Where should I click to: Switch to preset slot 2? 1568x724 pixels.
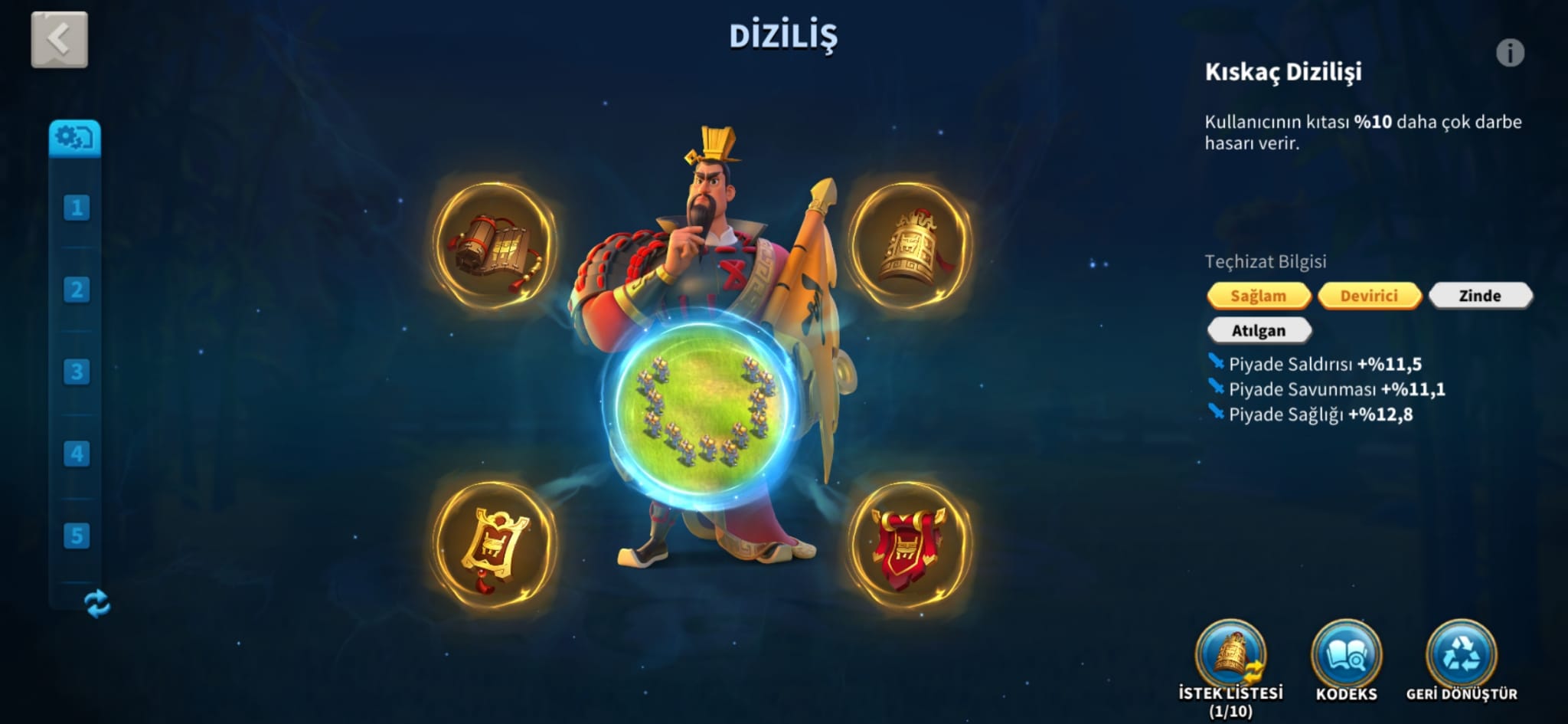tap(77, 290)
